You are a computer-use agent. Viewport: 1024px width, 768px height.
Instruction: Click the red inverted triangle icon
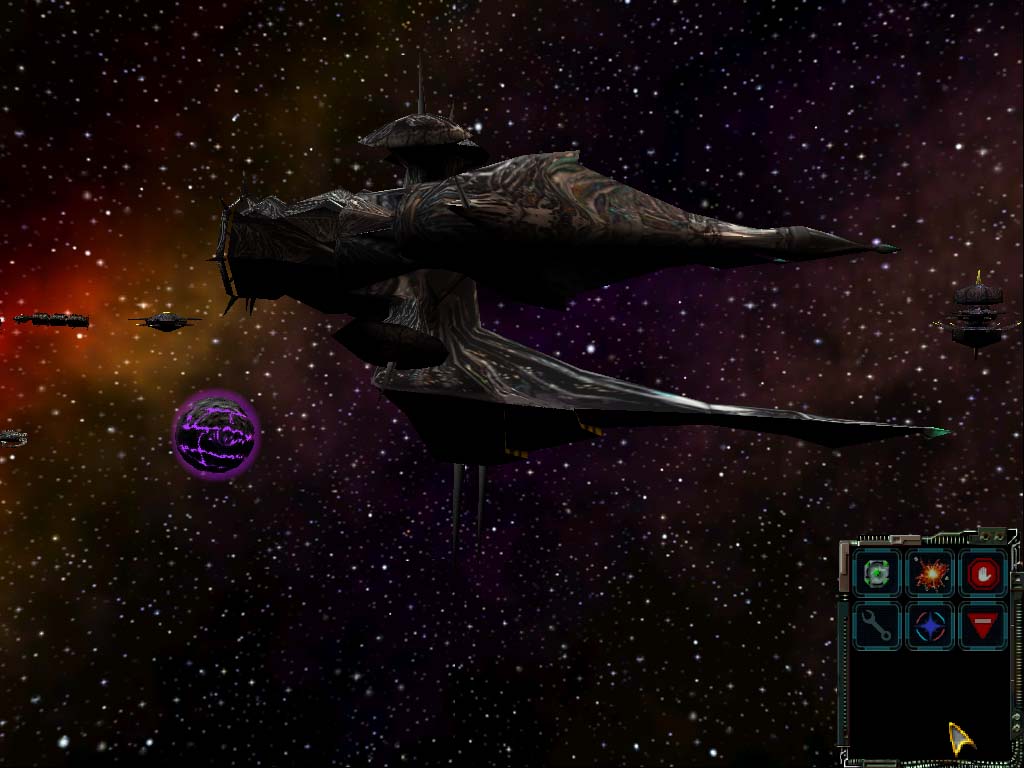(984, 627)
